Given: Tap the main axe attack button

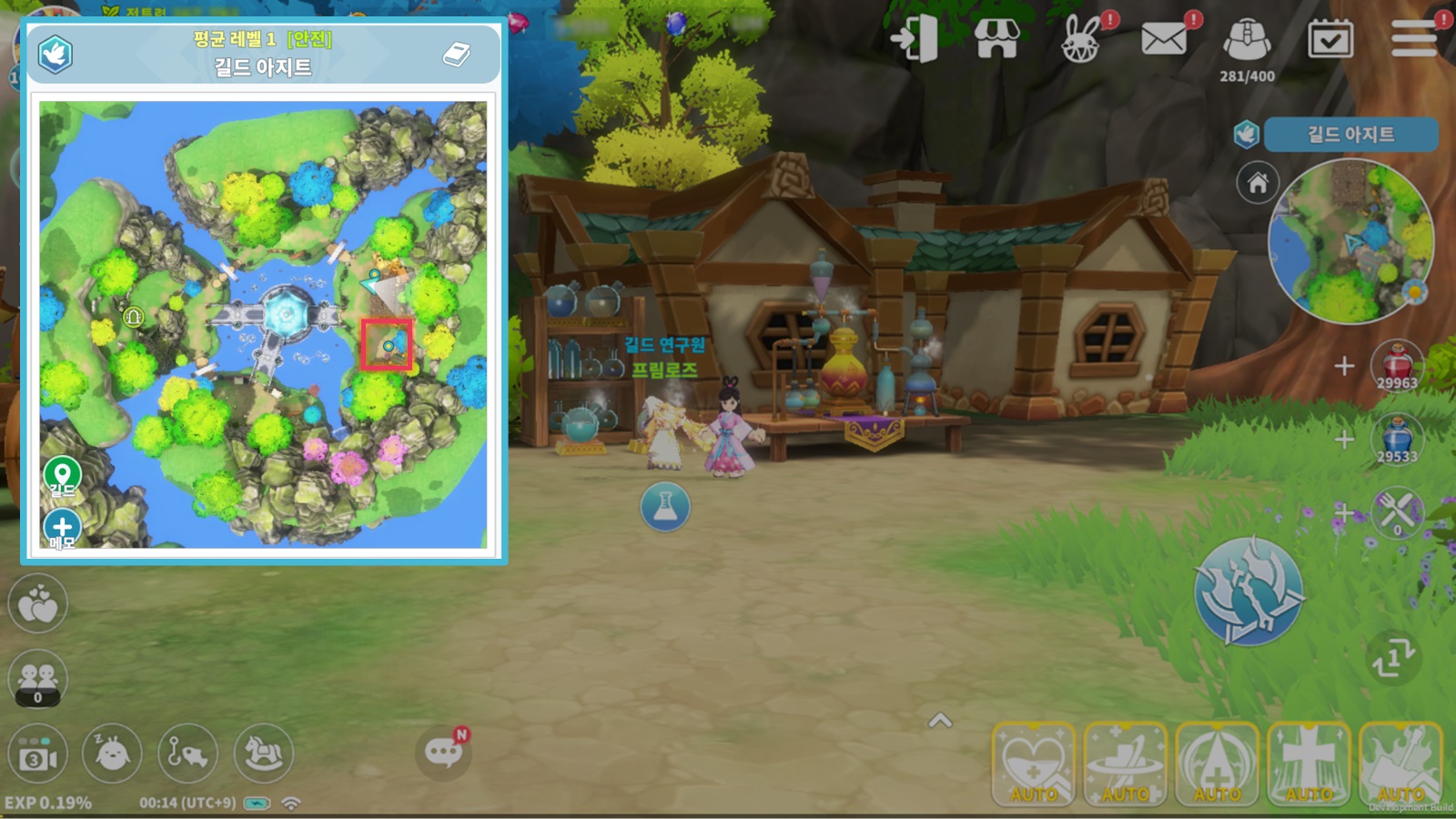Looking at the screenshot, I should [x=1248, y=591].
